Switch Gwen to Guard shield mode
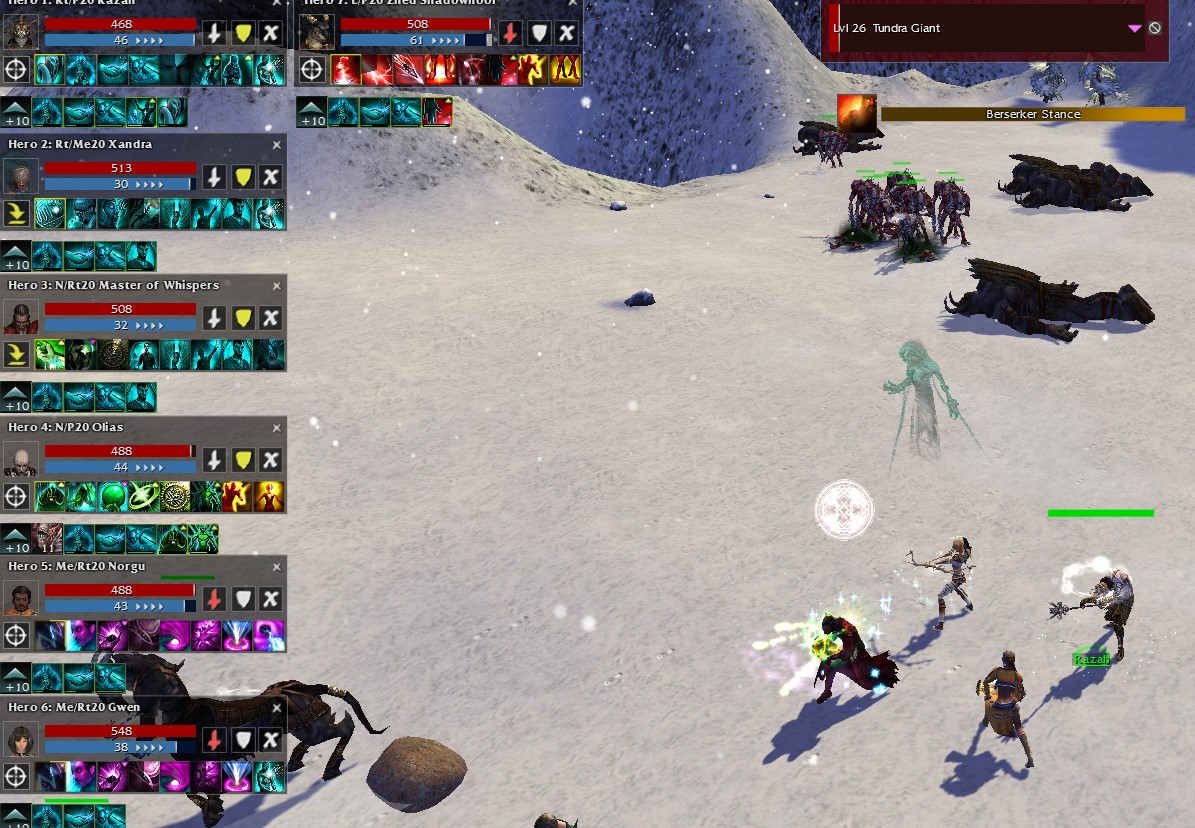1195x828 pixels. (x=242, y=740)
